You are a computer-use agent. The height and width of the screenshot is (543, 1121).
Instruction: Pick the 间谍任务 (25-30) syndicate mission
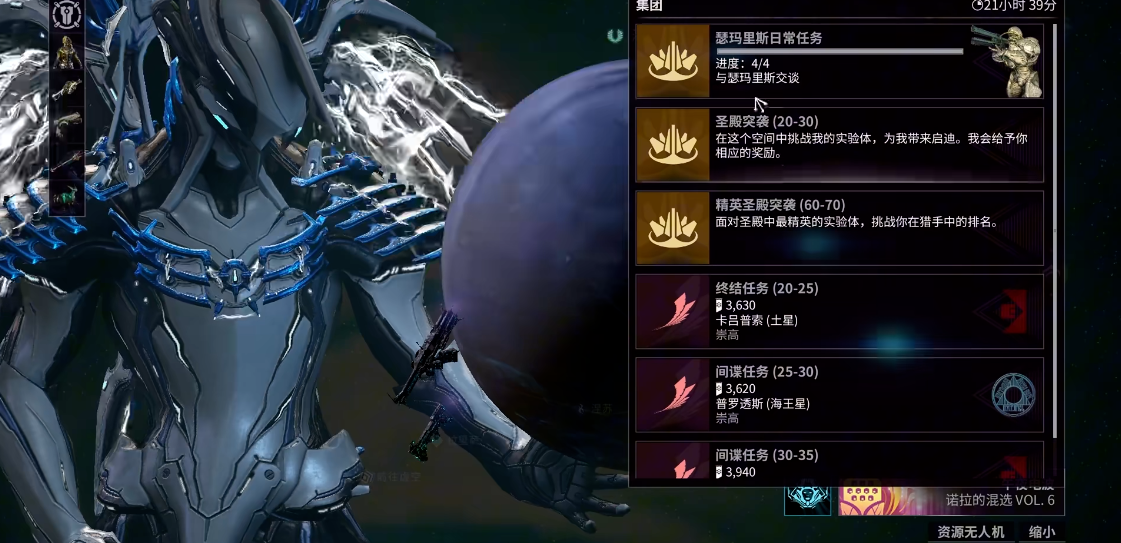tap(838, 394)
